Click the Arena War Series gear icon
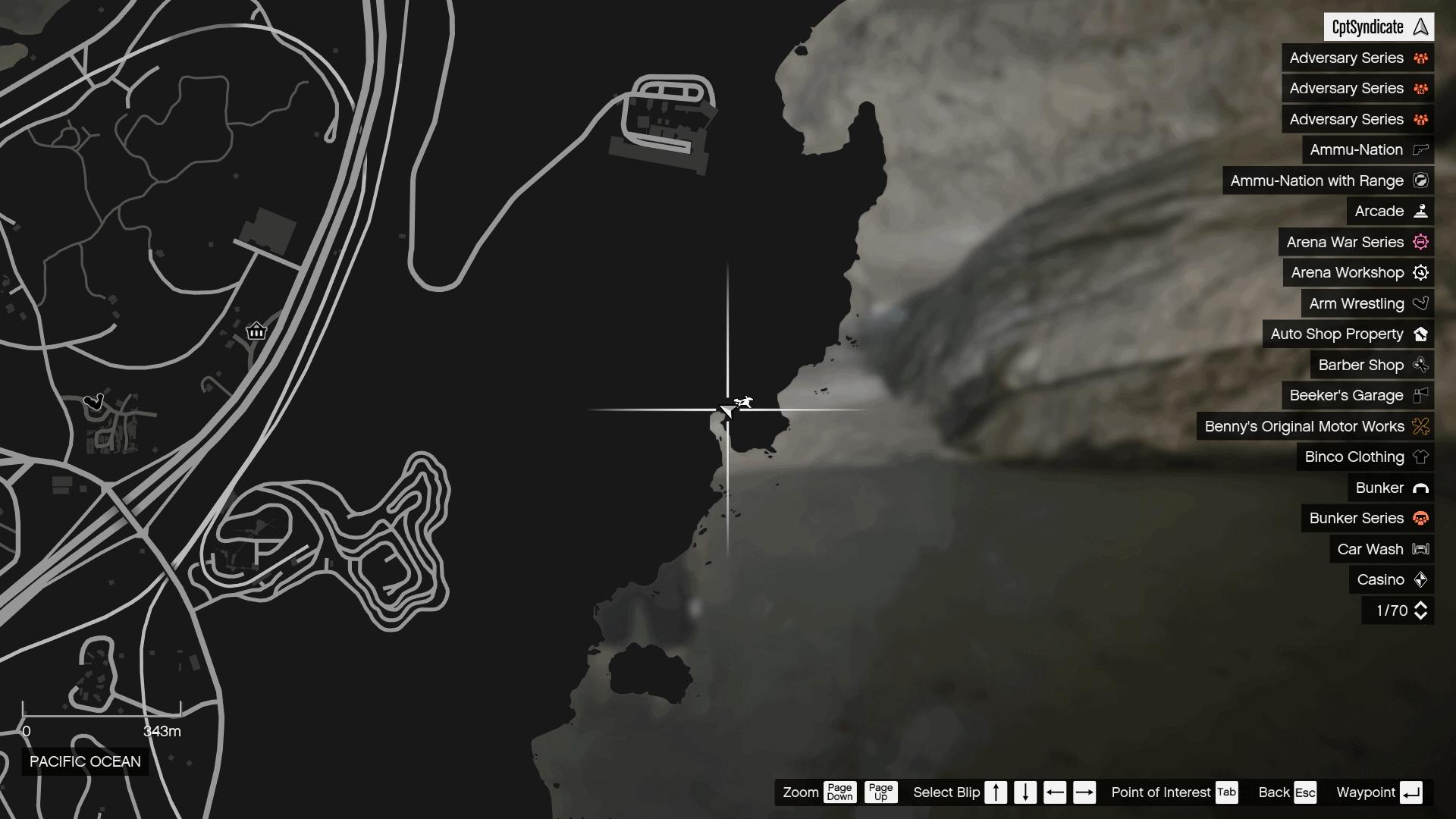 click(1419, 242)
